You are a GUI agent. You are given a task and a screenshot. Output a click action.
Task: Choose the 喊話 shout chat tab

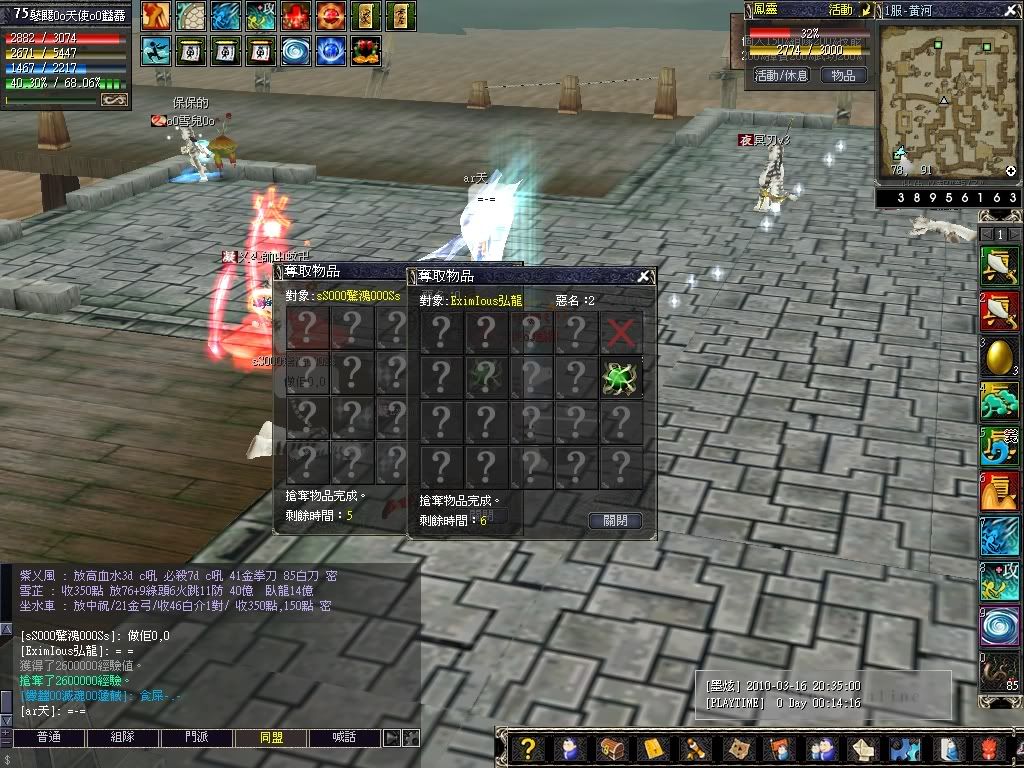click(x=345, y=738)
